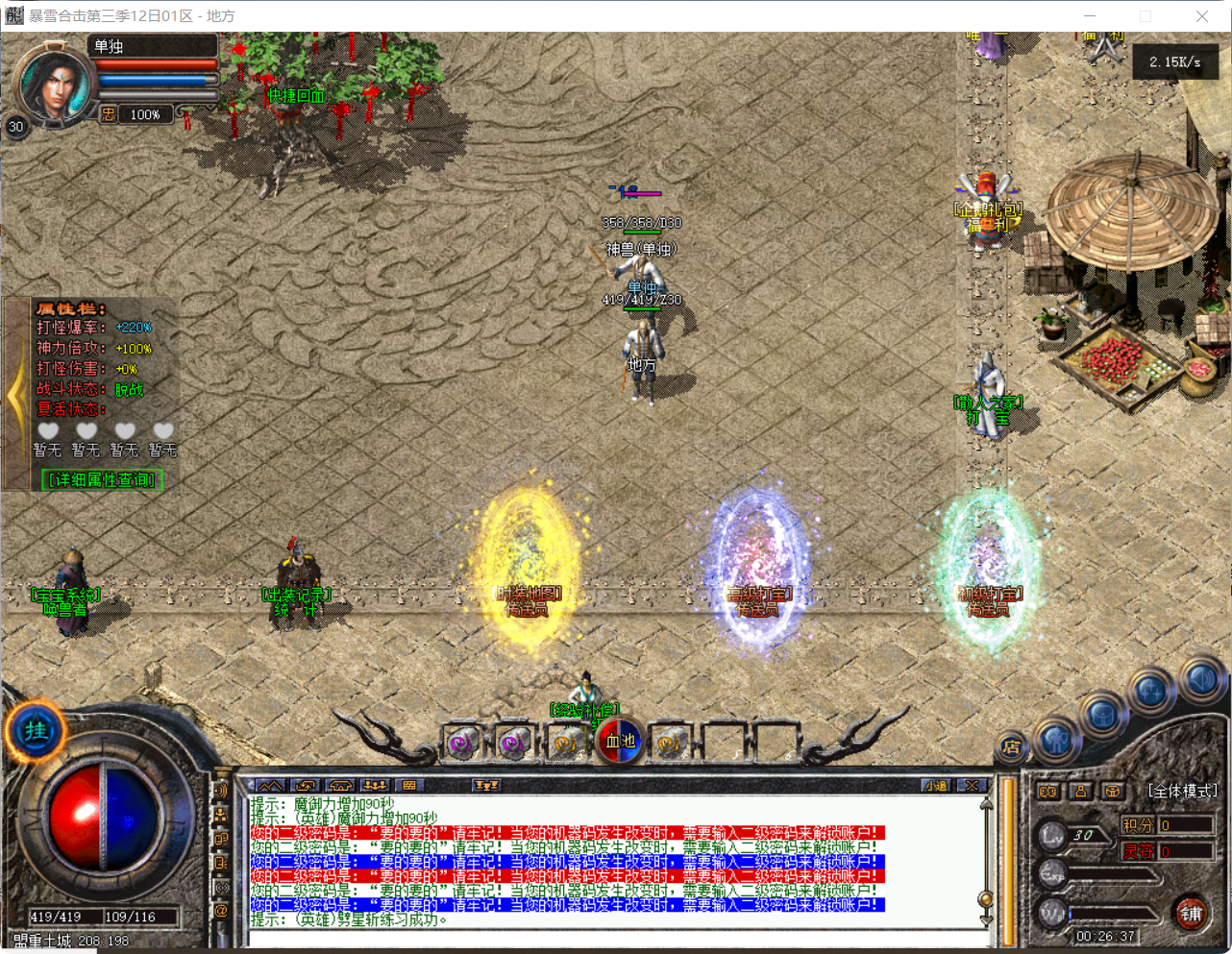Click the house icon in the chat toolbar

click(x=340, y=786)
